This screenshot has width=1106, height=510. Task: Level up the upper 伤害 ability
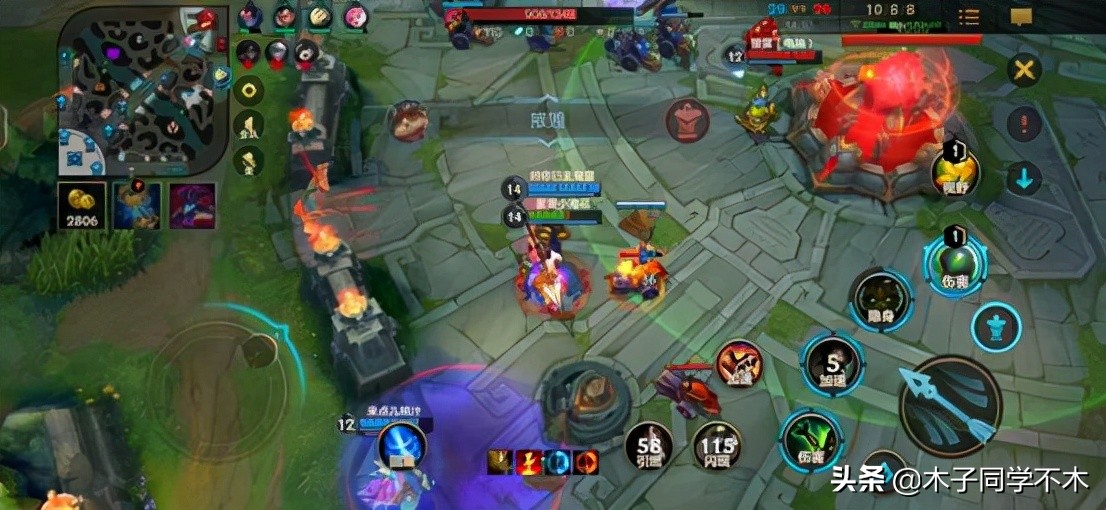(x=954, y=261)
